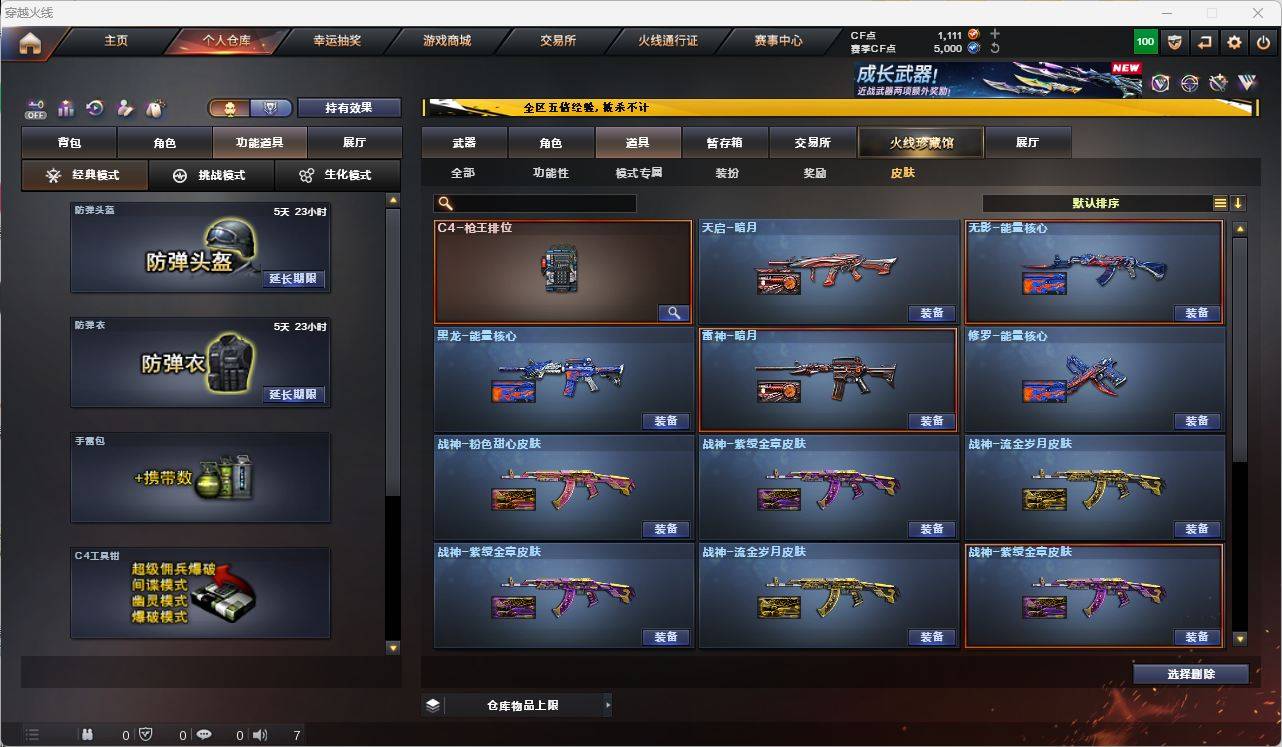
Task: Open the settings gear icon at top right
Action: click(x=1233, y=42)
